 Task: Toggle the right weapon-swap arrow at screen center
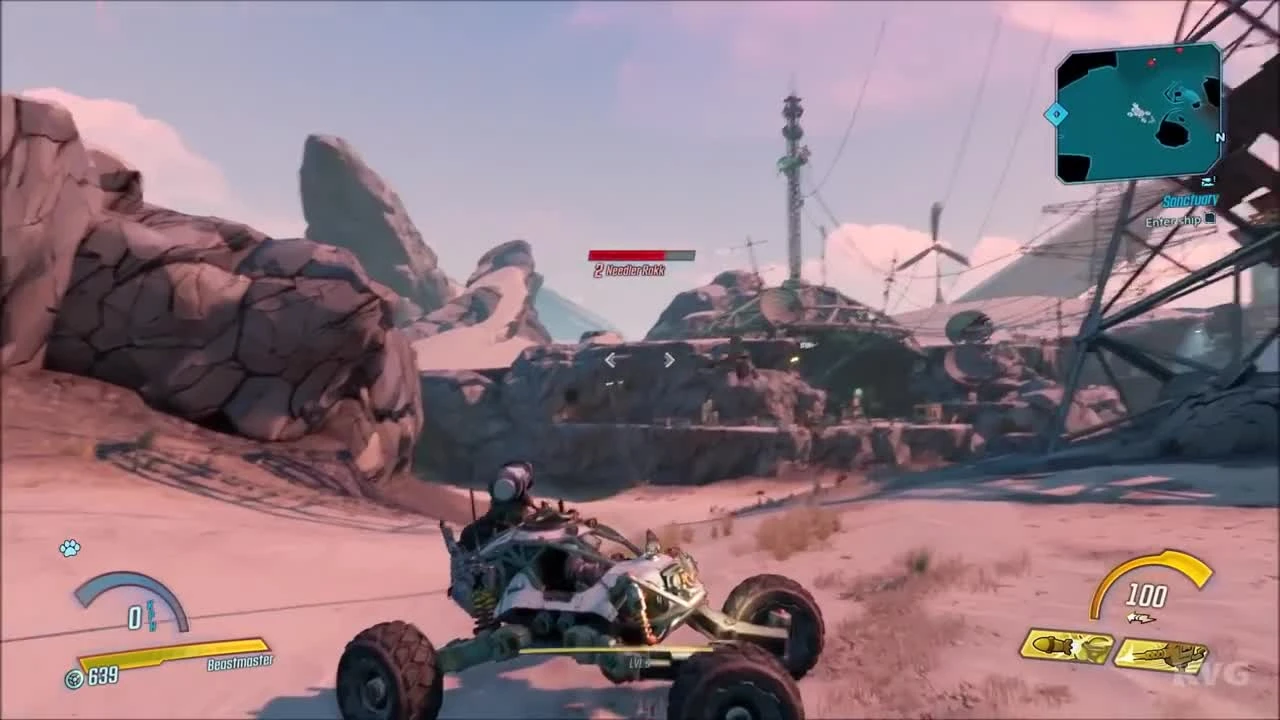tap(669, 360)
